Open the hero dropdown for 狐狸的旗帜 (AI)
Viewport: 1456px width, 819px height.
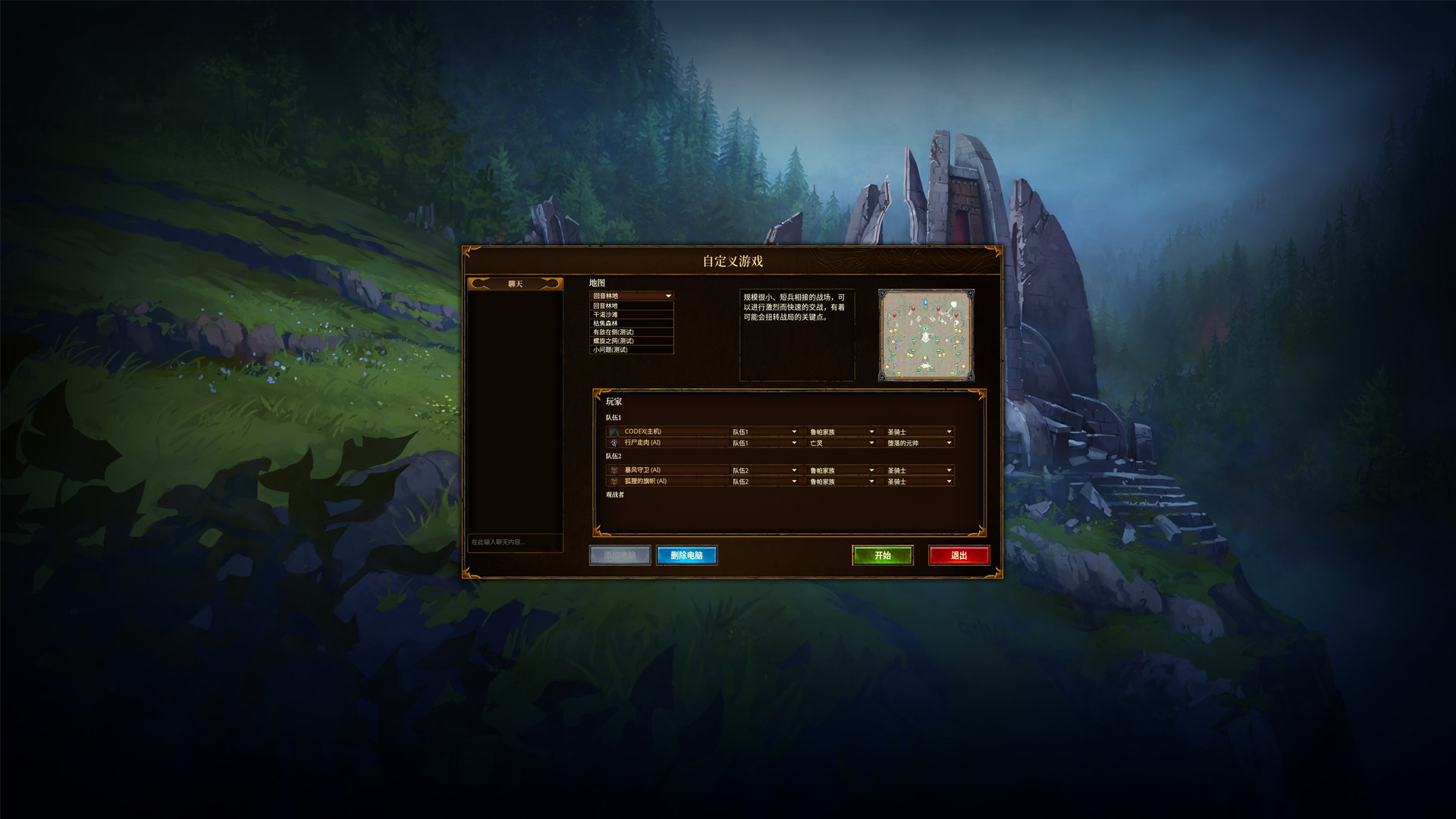pos(919,482)
